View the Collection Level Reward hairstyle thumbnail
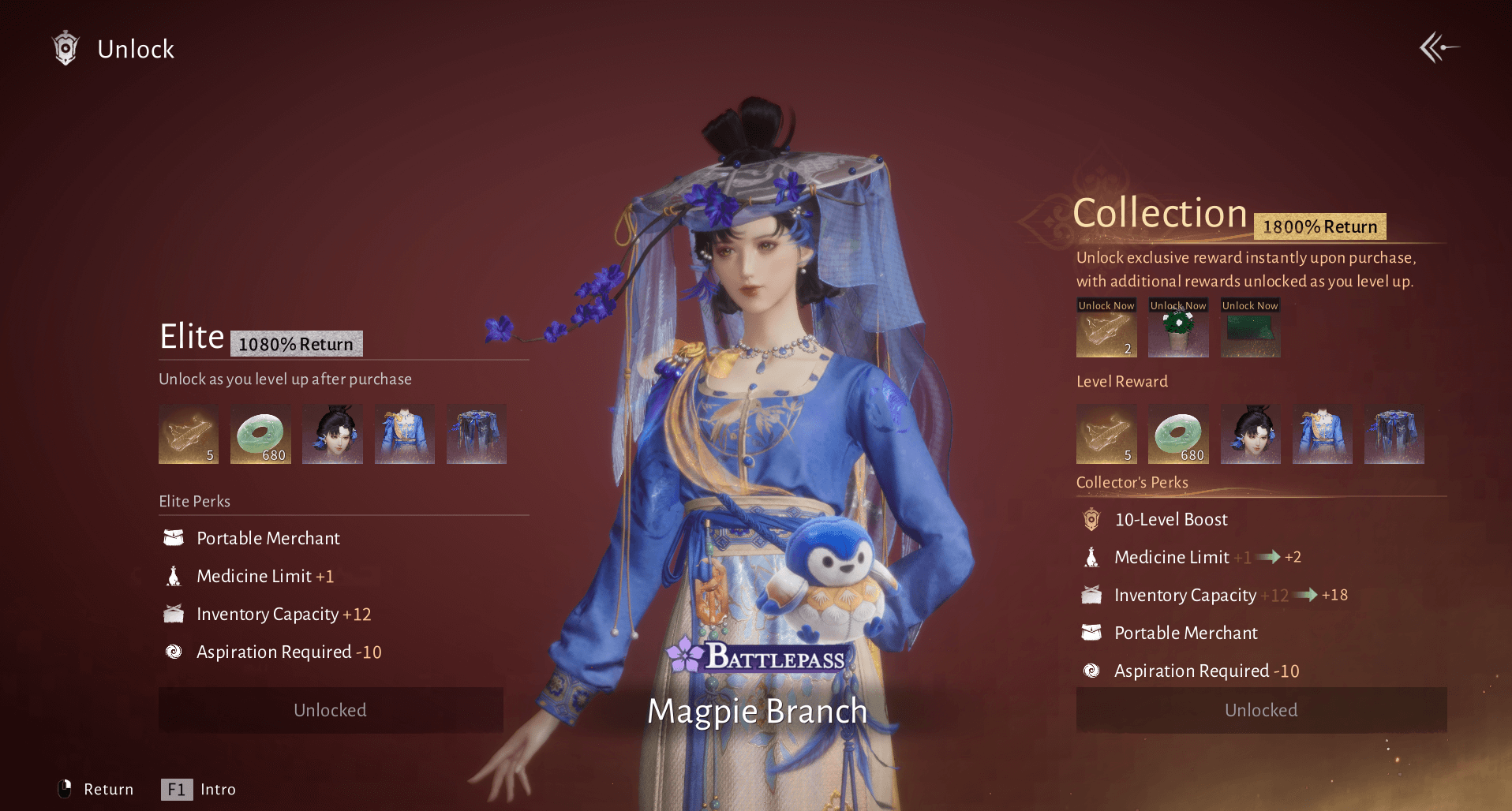Image resolution: width=1512 pixels, height=811 pixels. (x=1250, y=434)
